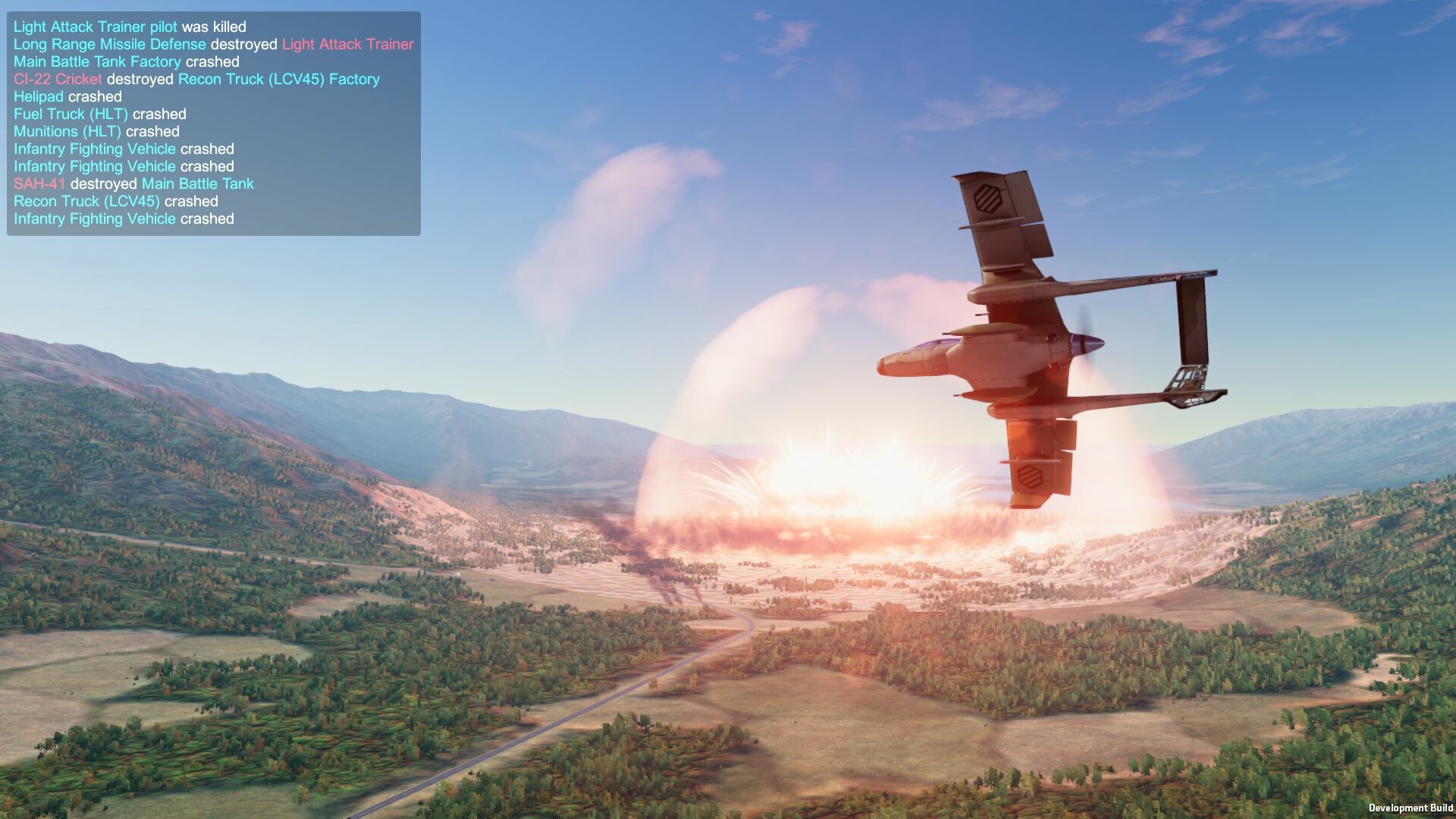Click 'Main Battle Tank Factory crashed' entry

coord(126,61)
